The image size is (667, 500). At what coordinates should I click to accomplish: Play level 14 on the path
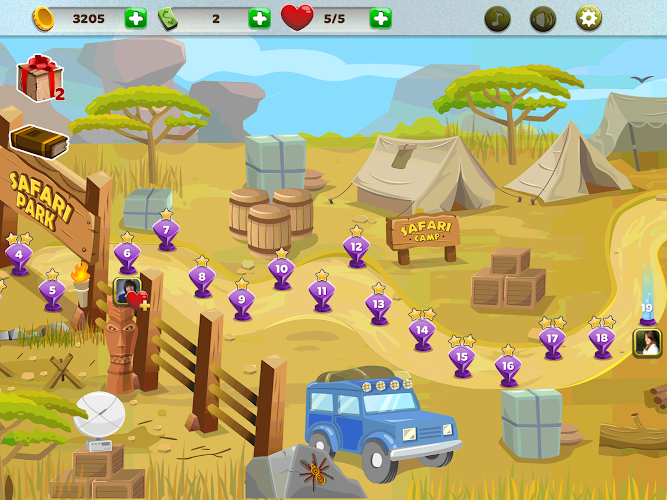pos(422,330)
